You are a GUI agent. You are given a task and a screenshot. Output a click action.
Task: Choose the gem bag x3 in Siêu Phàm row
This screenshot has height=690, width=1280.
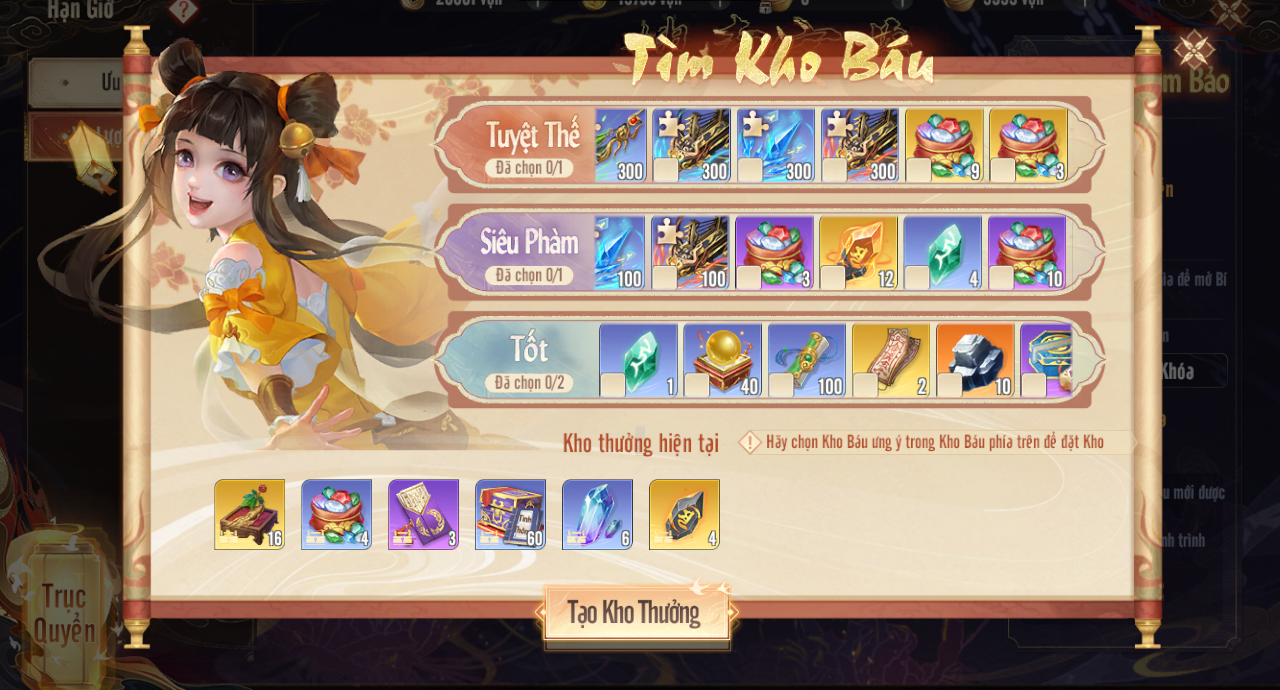774,252
